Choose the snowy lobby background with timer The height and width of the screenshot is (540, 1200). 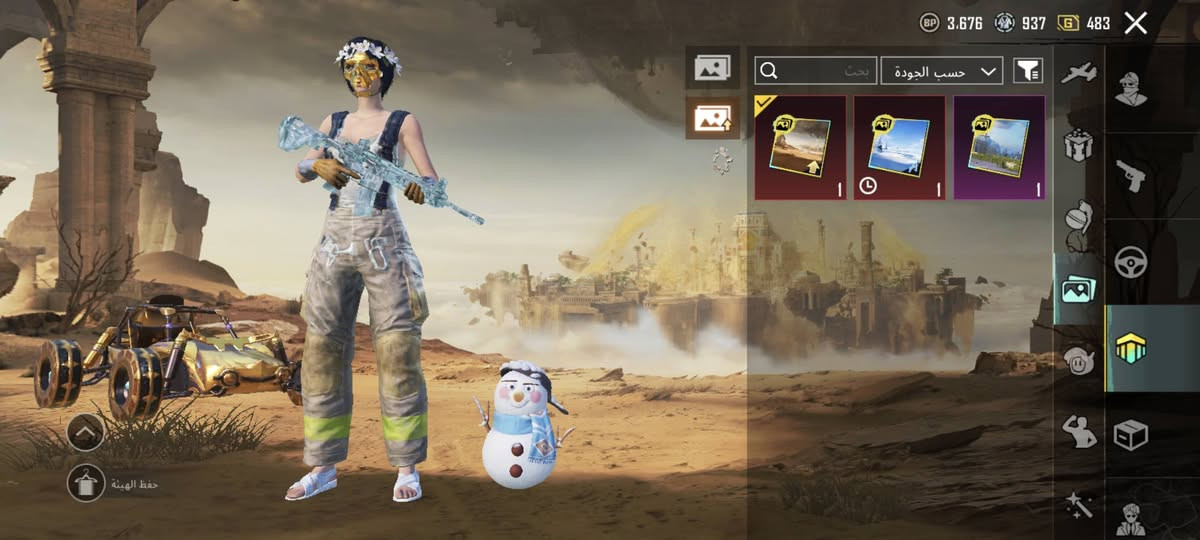899,147
